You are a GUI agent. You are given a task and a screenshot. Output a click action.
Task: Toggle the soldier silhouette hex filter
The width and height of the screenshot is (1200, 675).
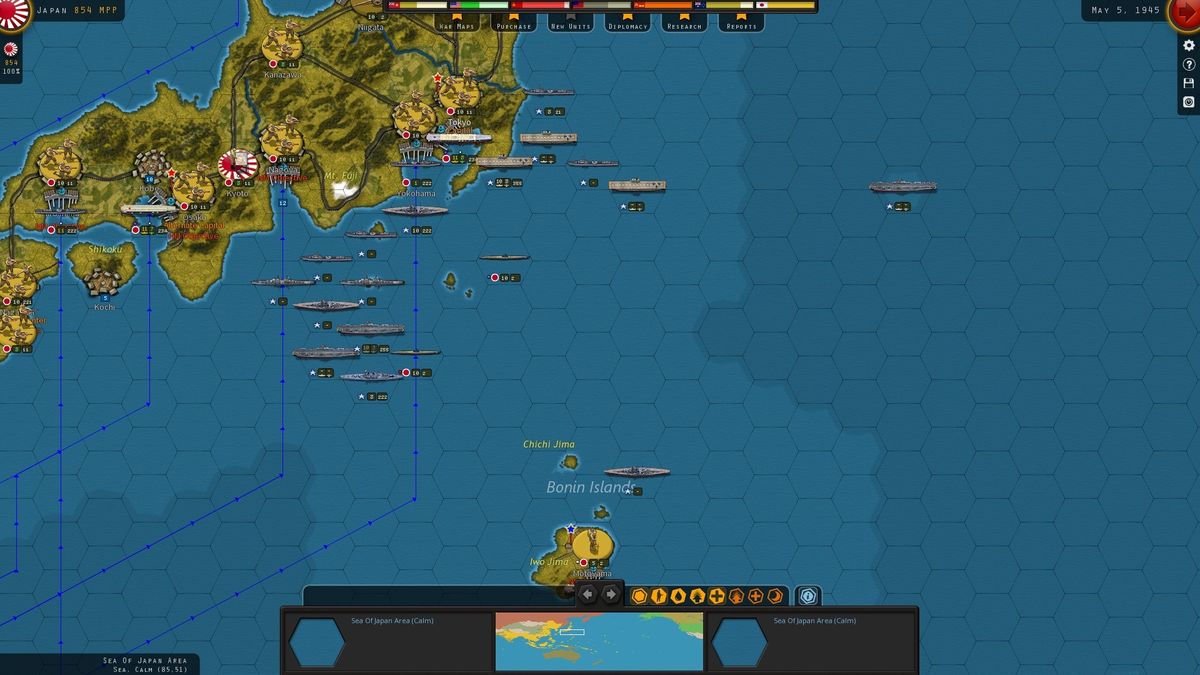(659, 596)
